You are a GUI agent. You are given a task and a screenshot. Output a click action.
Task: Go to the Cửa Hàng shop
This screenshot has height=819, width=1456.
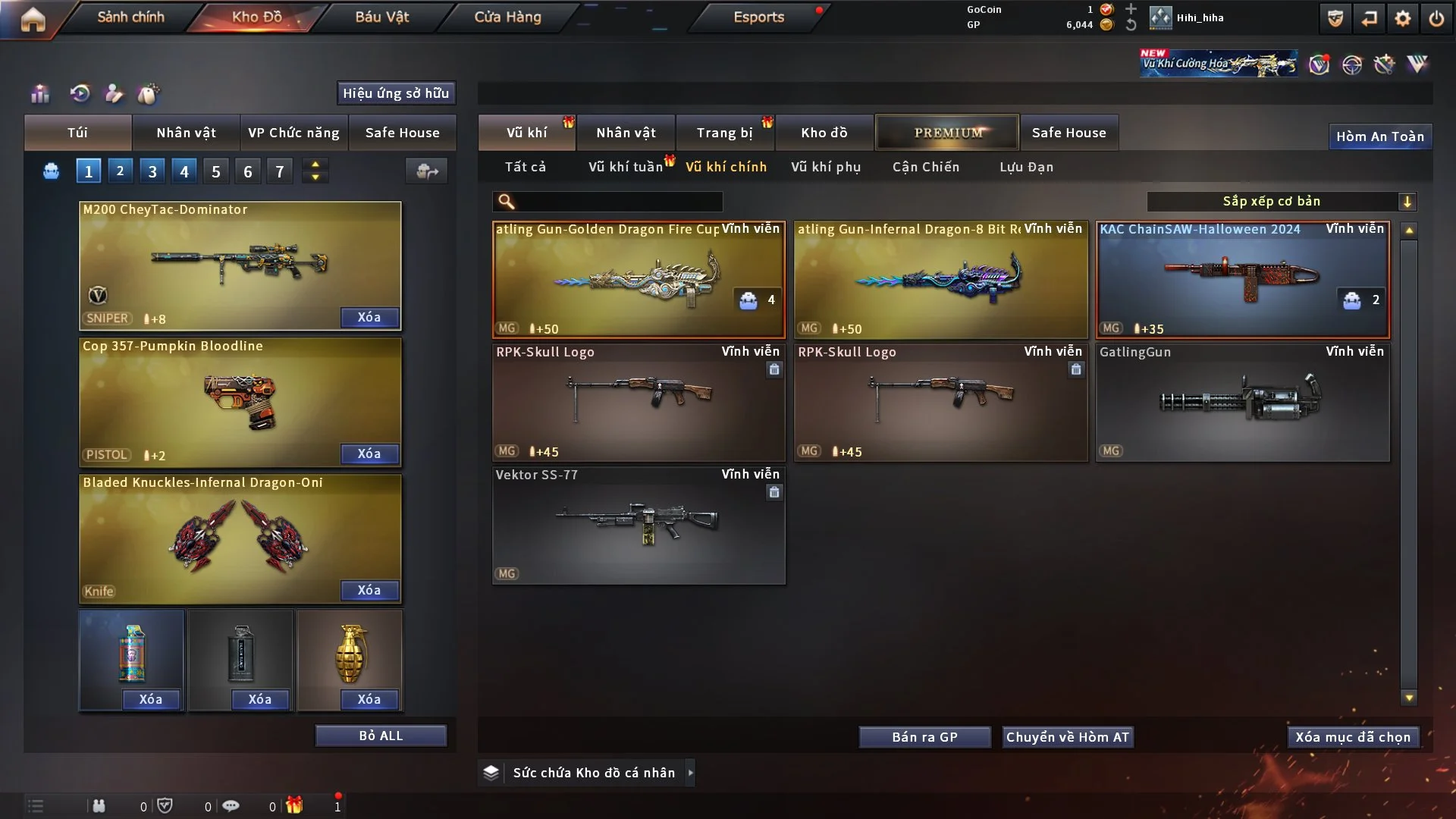(x=507, y=17)
